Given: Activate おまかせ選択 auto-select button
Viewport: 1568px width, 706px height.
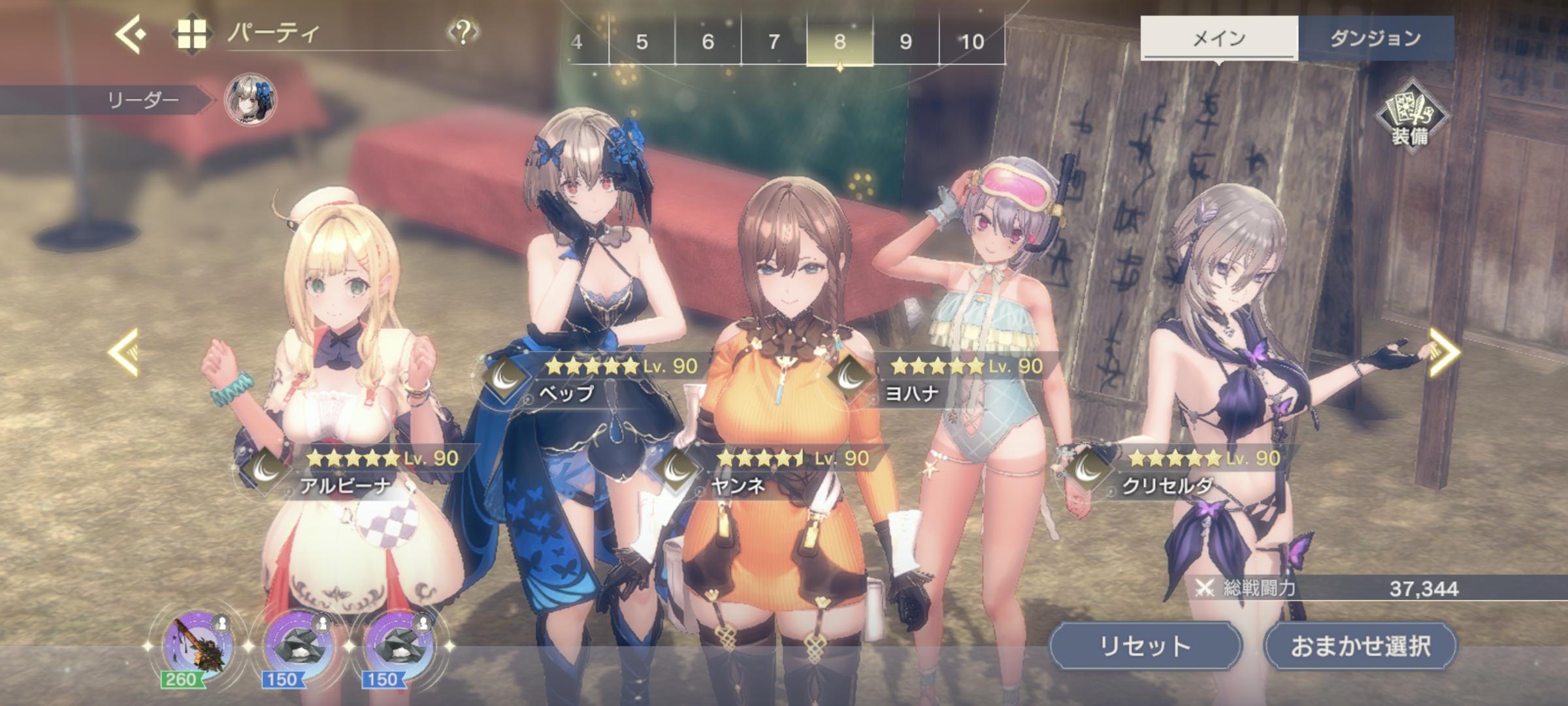Looking at the screenshot, I should [1360, 646].
